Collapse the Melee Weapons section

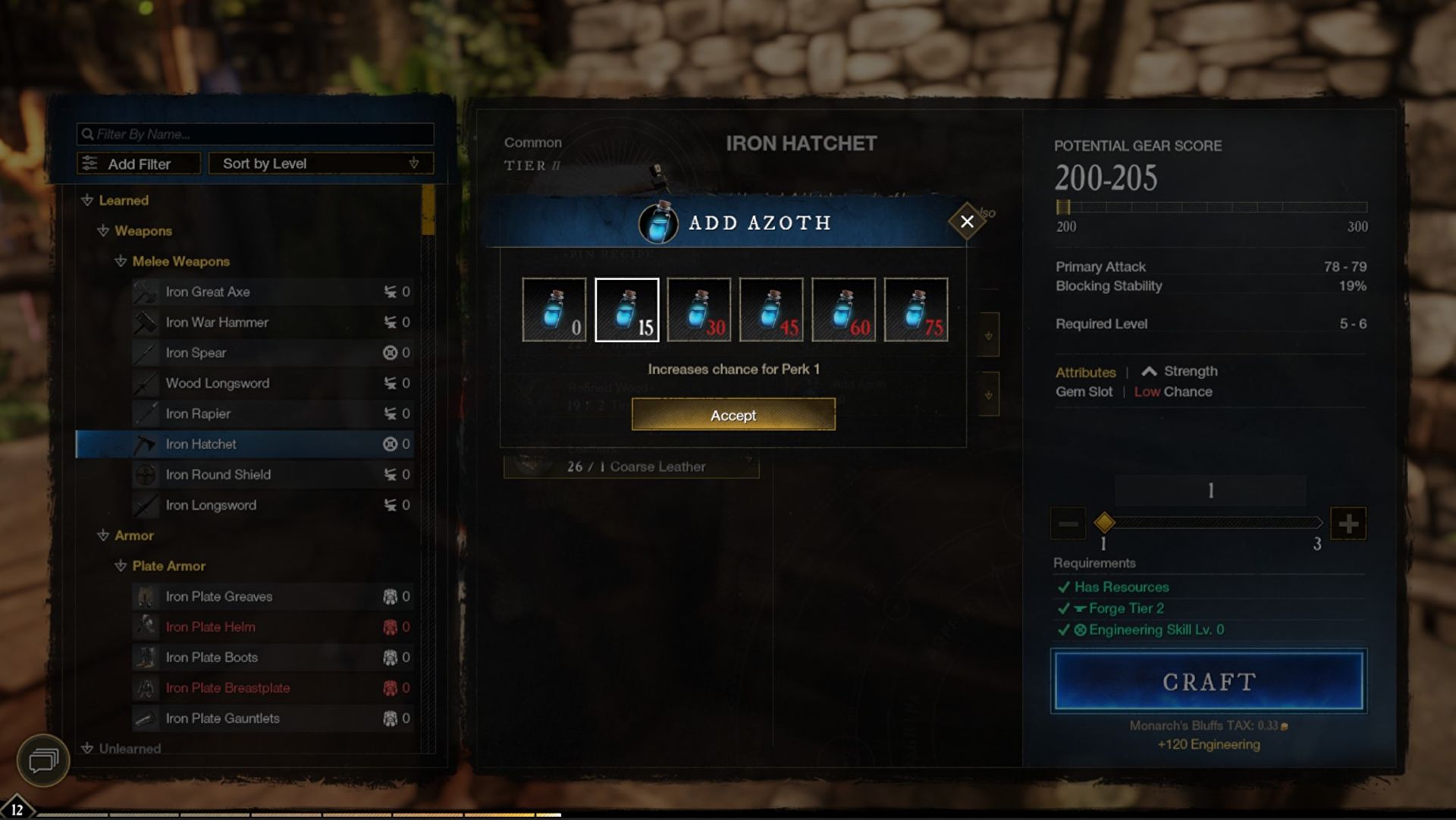click(120, 261)
